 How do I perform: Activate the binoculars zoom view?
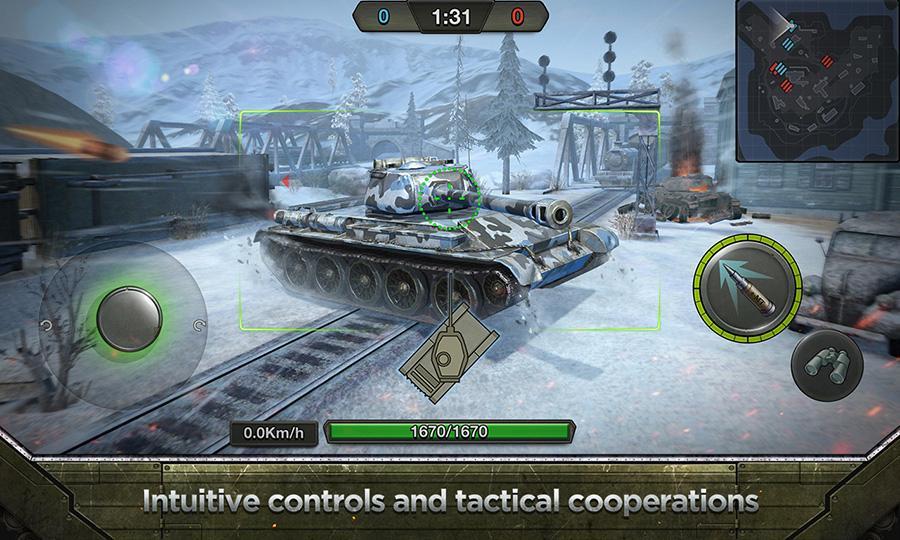pyautogui.click(x=827, y=364)
